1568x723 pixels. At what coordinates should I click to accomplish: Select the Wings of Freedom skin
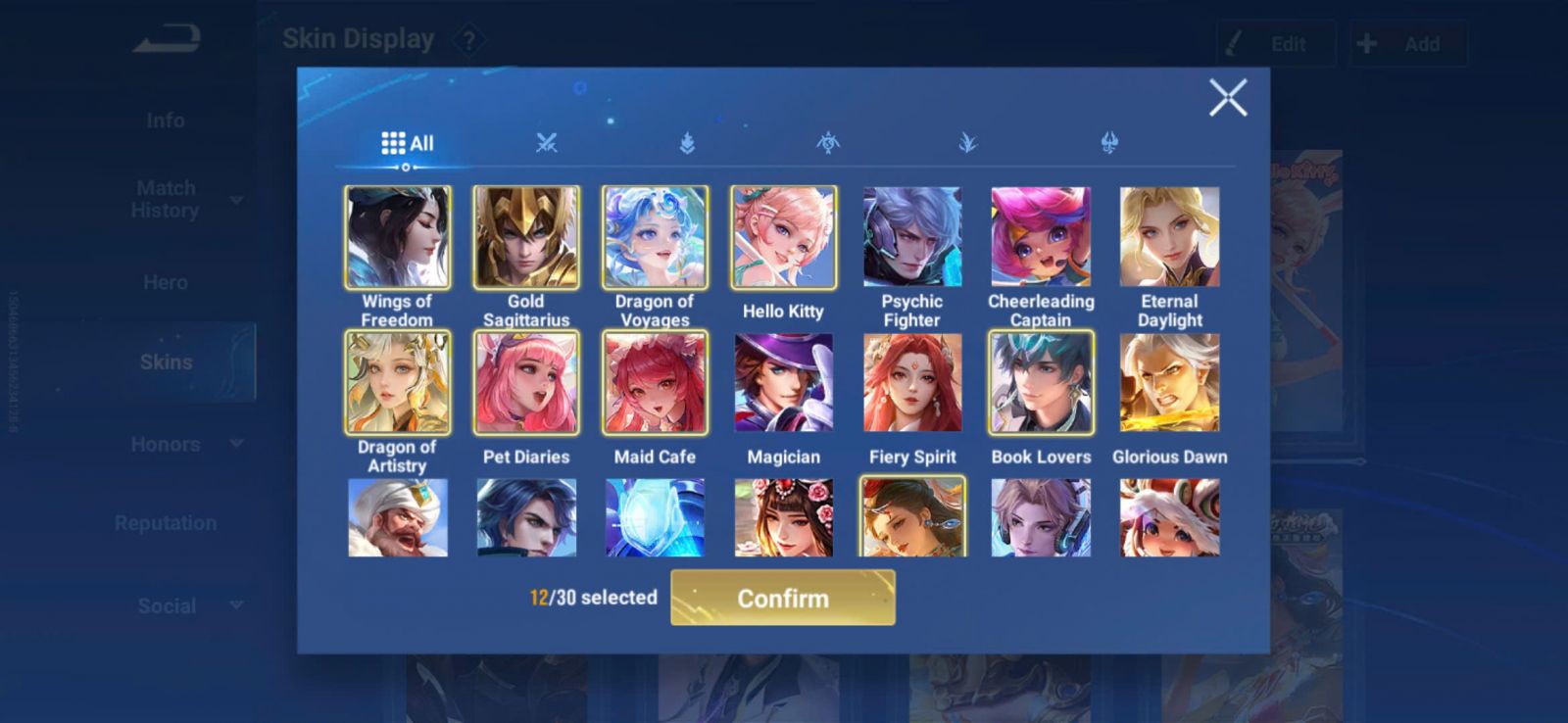(x=397, y=237)
